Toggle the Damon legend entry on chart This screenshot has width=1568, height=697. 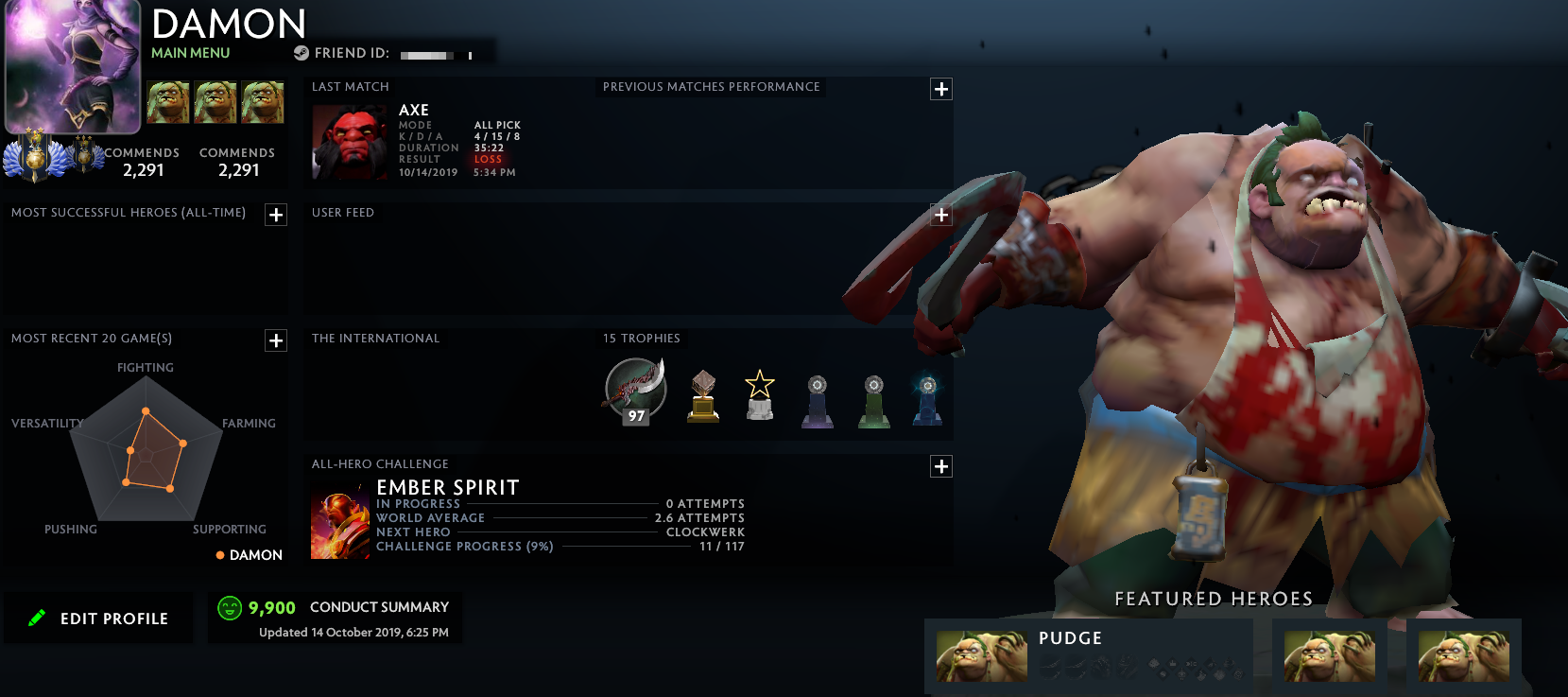click(250, 555)
